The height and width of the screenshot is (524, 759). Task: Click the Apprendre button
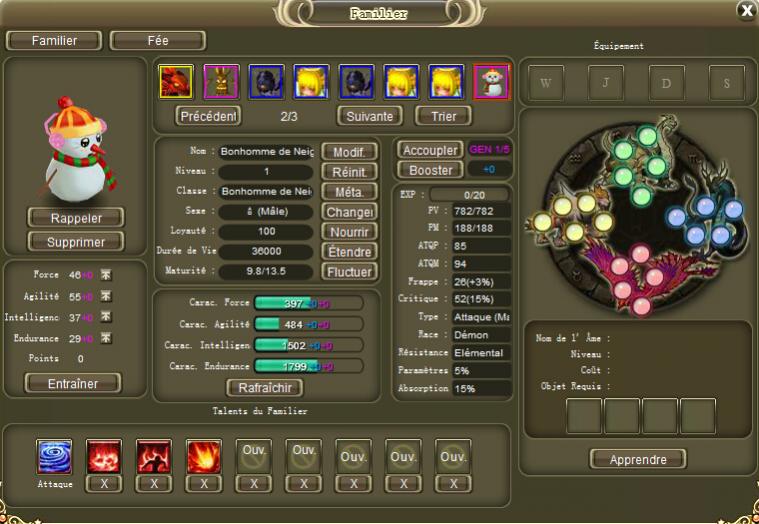coord(637,459)
